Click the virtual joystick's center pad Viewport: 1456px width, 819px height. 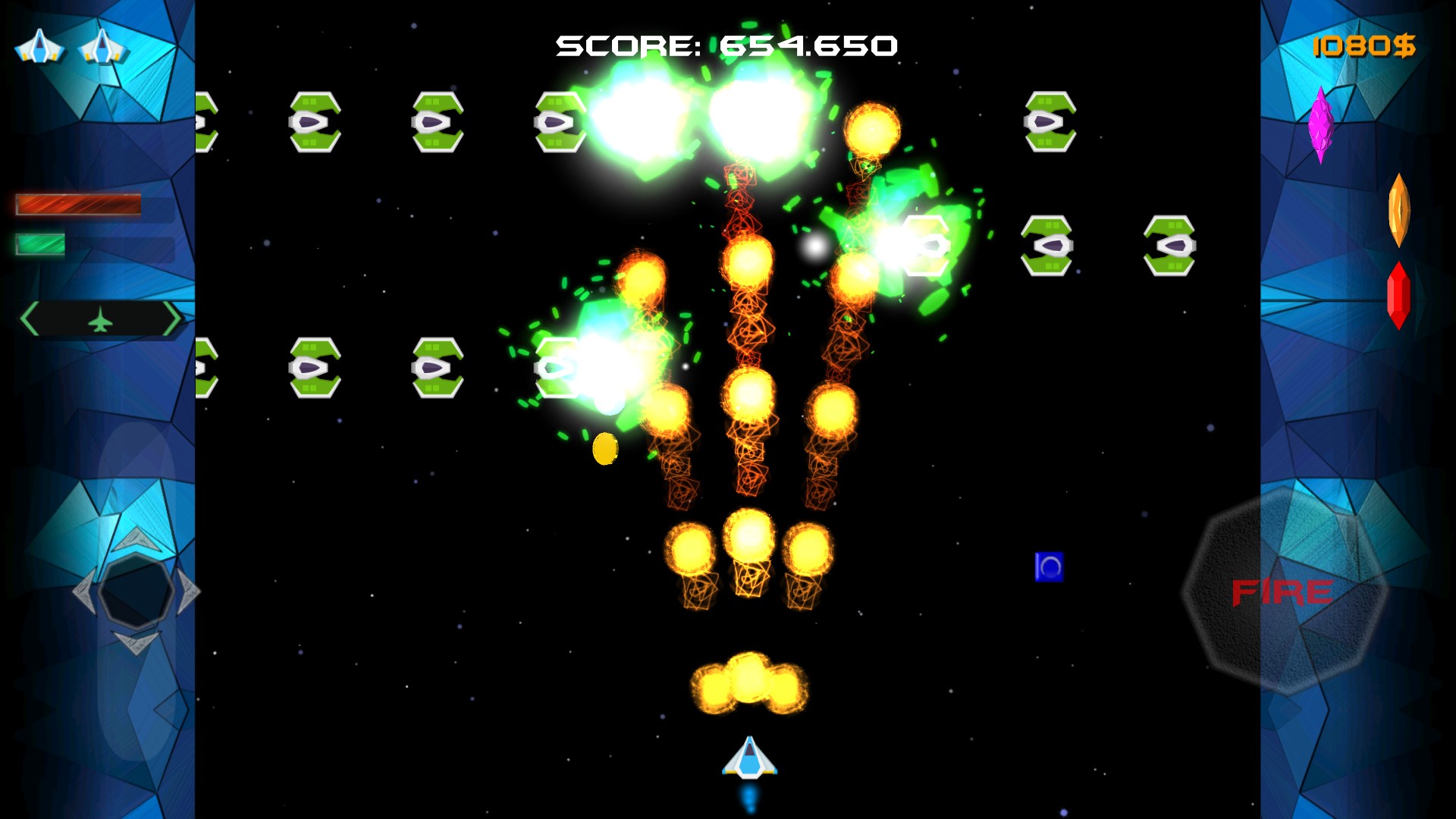pyautogui.click(x=136, y=591)
